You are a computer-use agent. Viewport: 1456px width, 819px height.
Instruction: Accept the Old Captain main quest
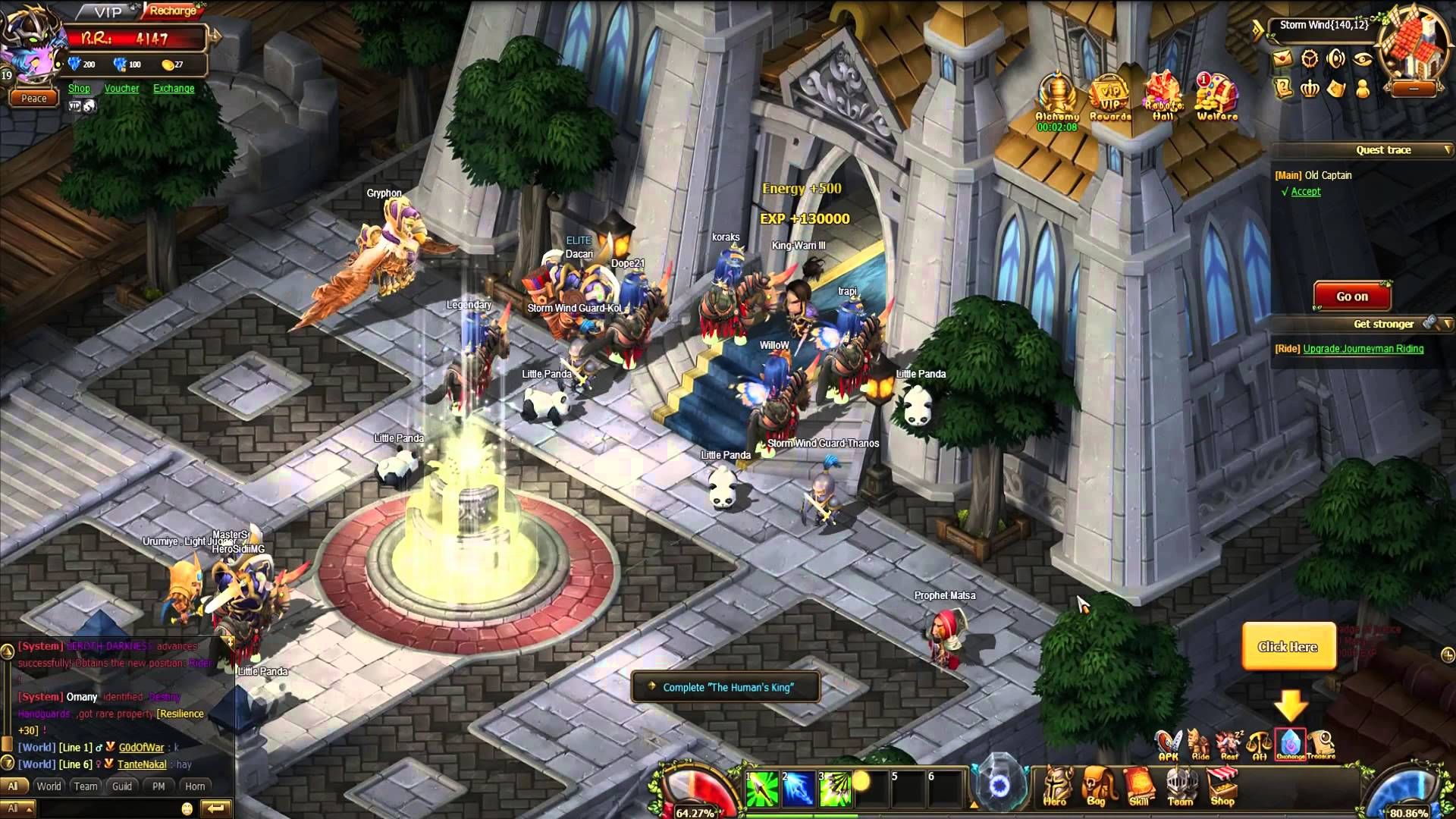tap(1305, 192)
